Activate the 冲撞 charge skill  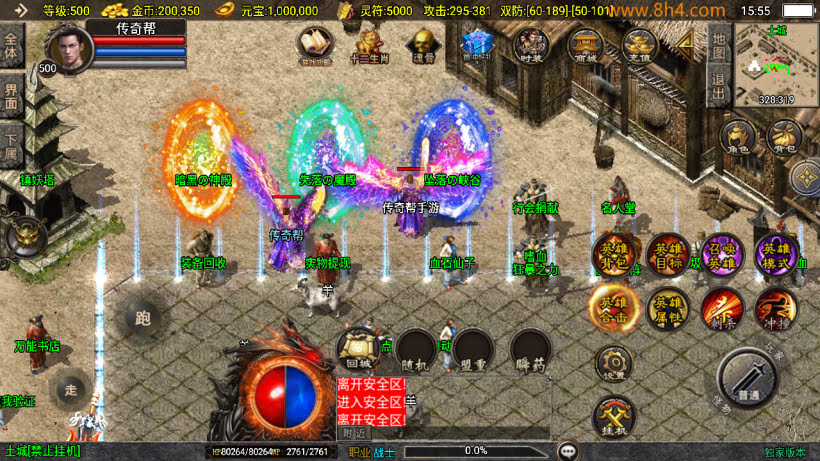pyautogui.click(x=775, y=309)
